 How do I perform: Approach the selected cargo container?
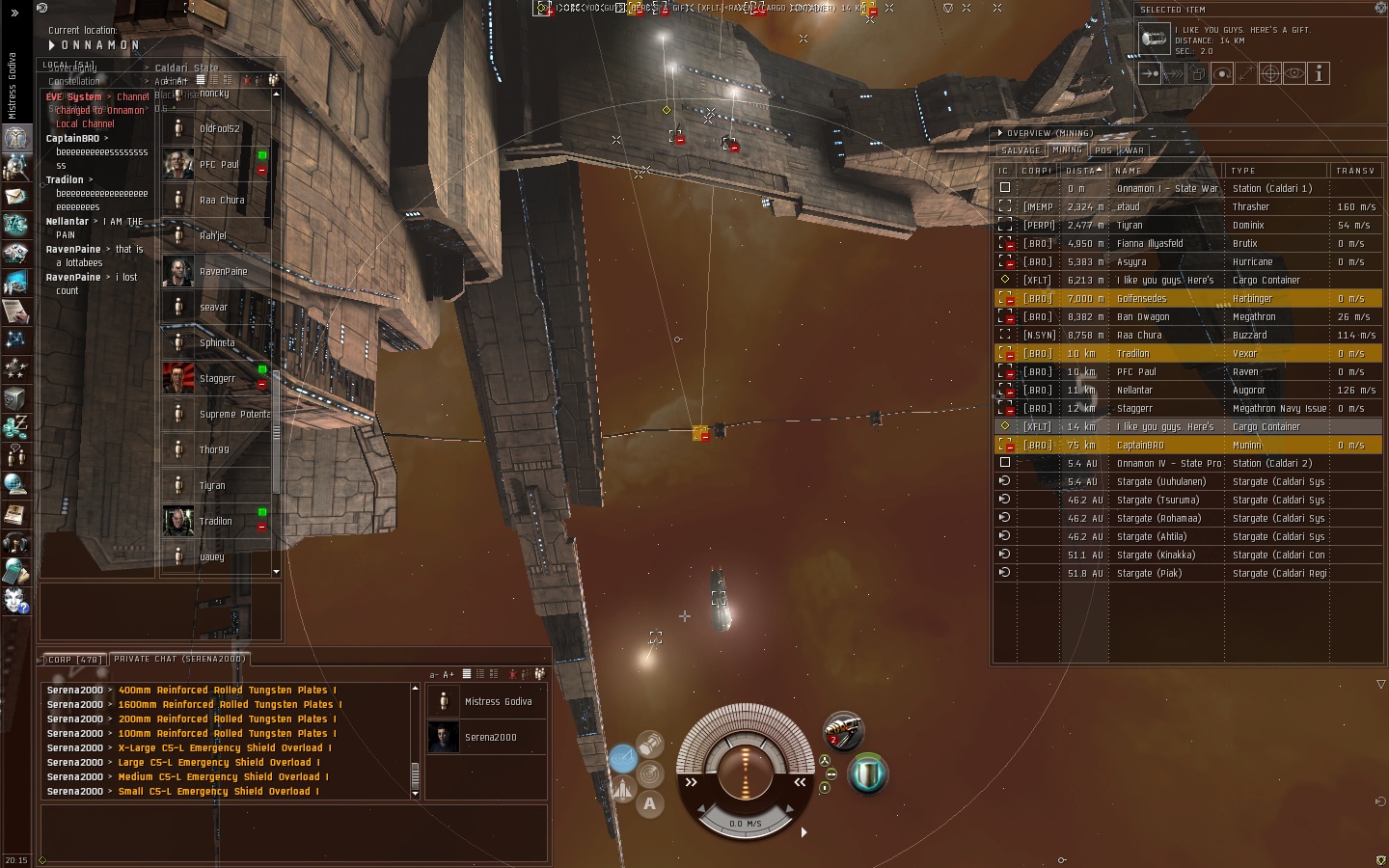[x=1150, y=73]
